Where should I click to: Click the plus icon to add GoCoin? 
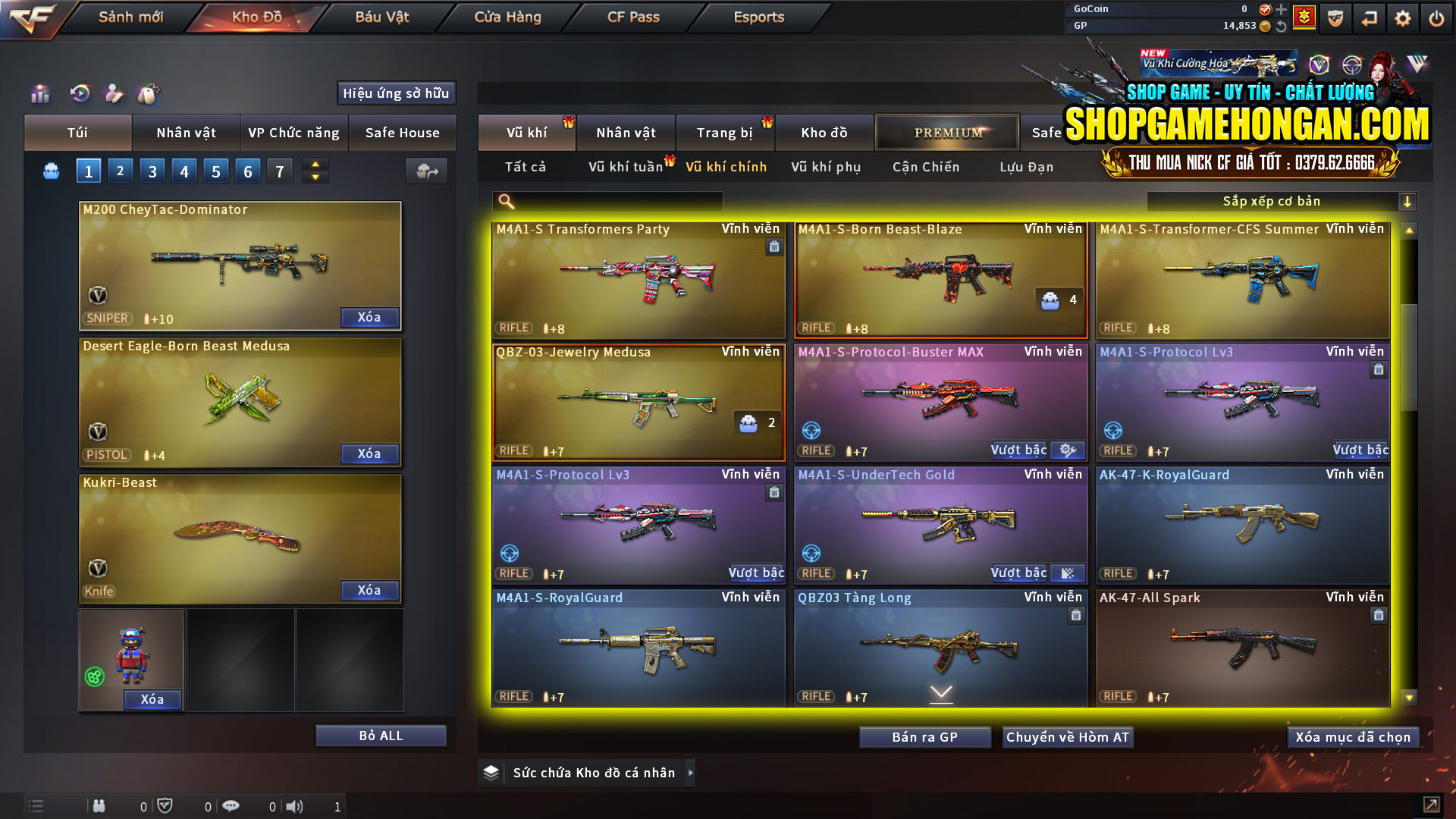coord(1280,10)
